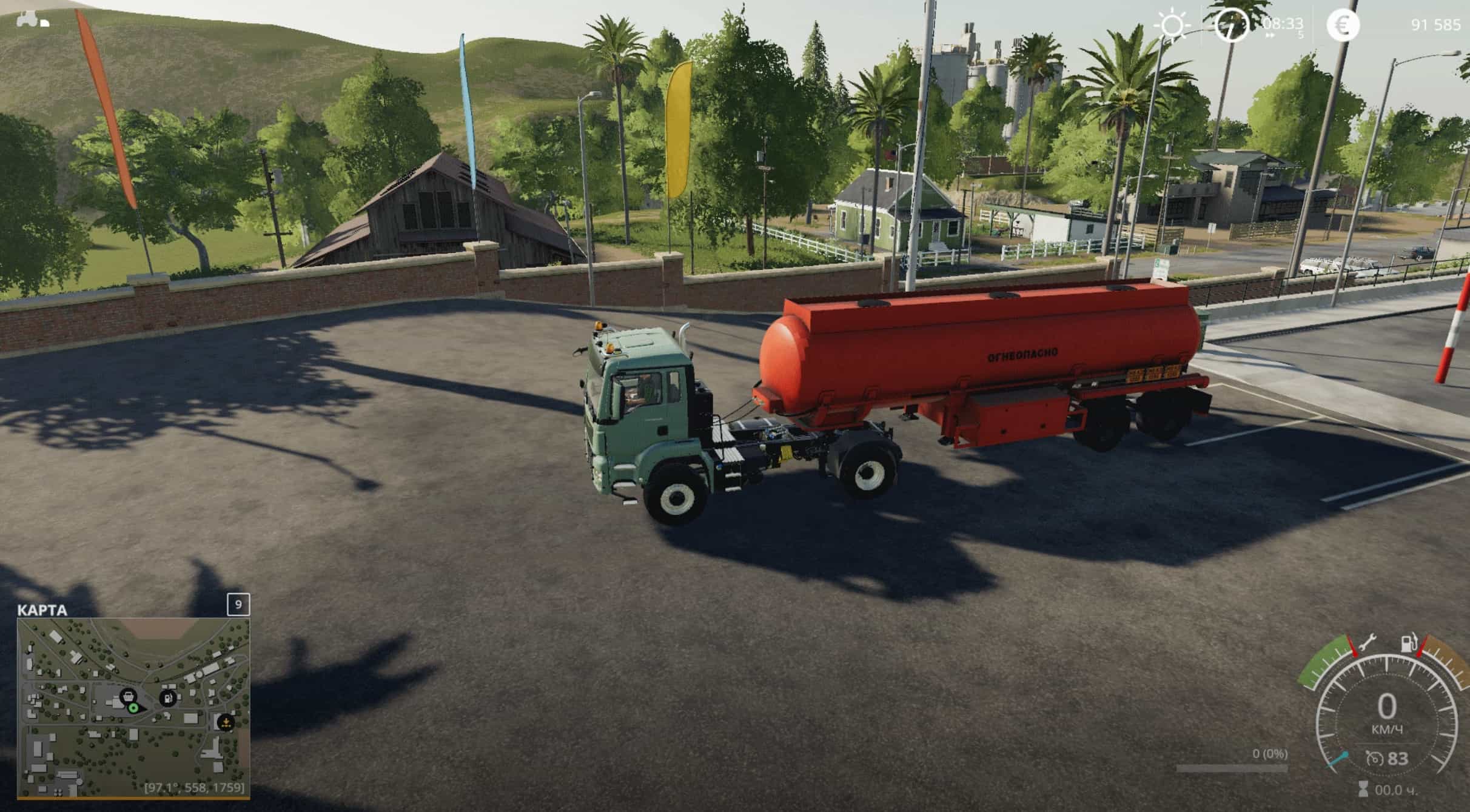The width and height of the screenshot is (1470, 812).
Task: Open finances via the euro coin icon
Action: 1343,26
